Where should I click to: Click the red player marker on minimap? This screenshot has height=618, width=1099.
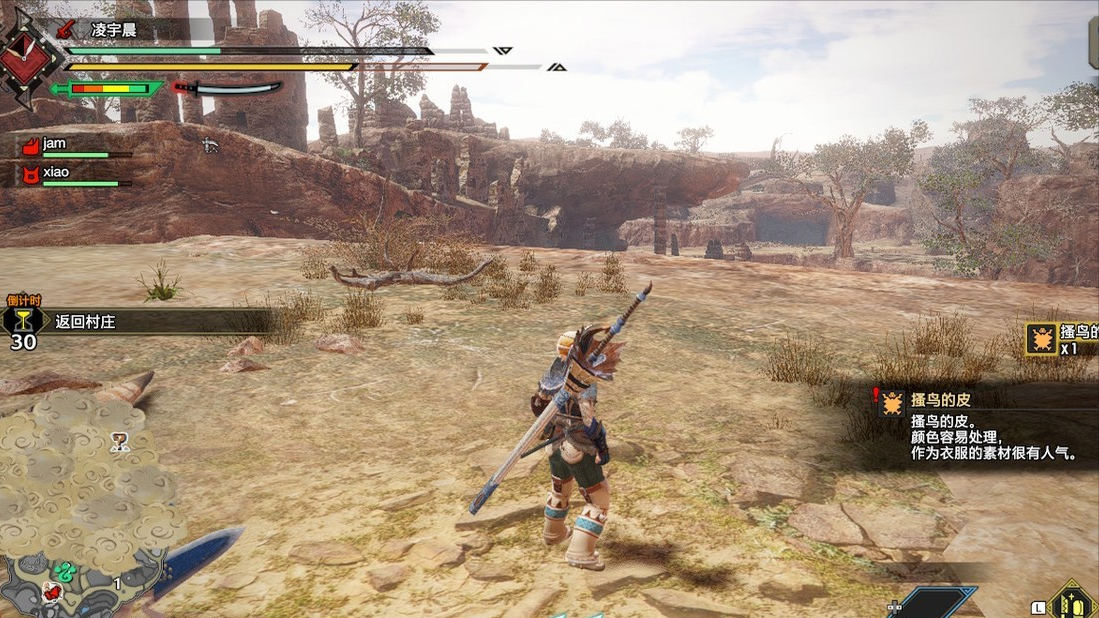tap(52, 592)
